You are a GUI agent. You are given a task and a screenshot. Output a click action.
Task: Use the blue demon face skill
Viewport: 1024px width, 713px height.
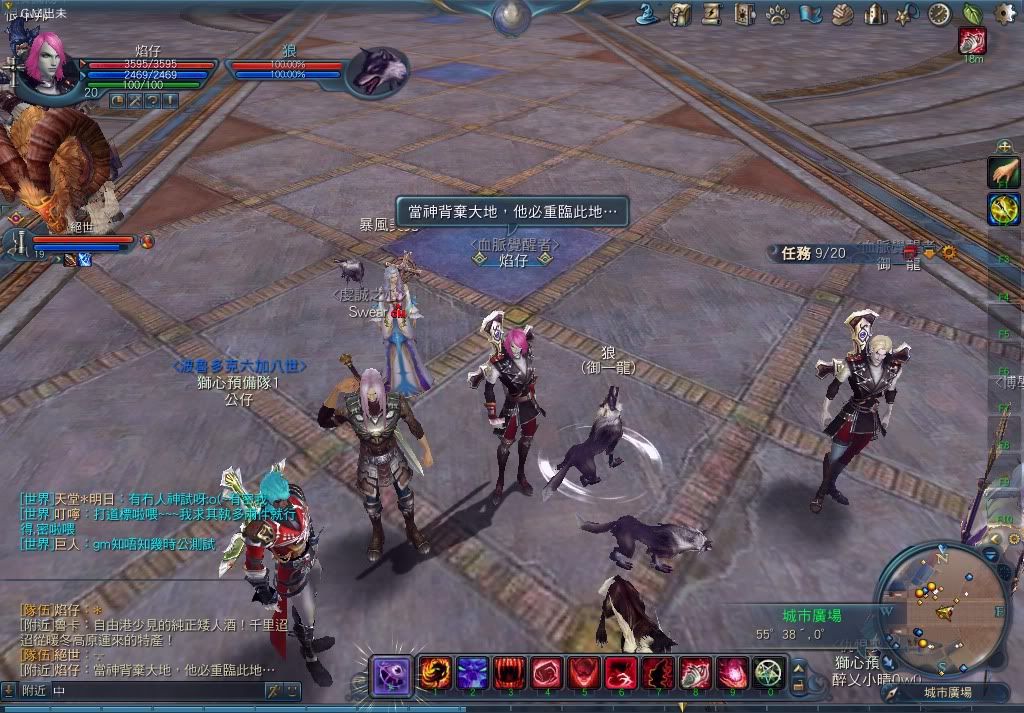click(471, 673)
